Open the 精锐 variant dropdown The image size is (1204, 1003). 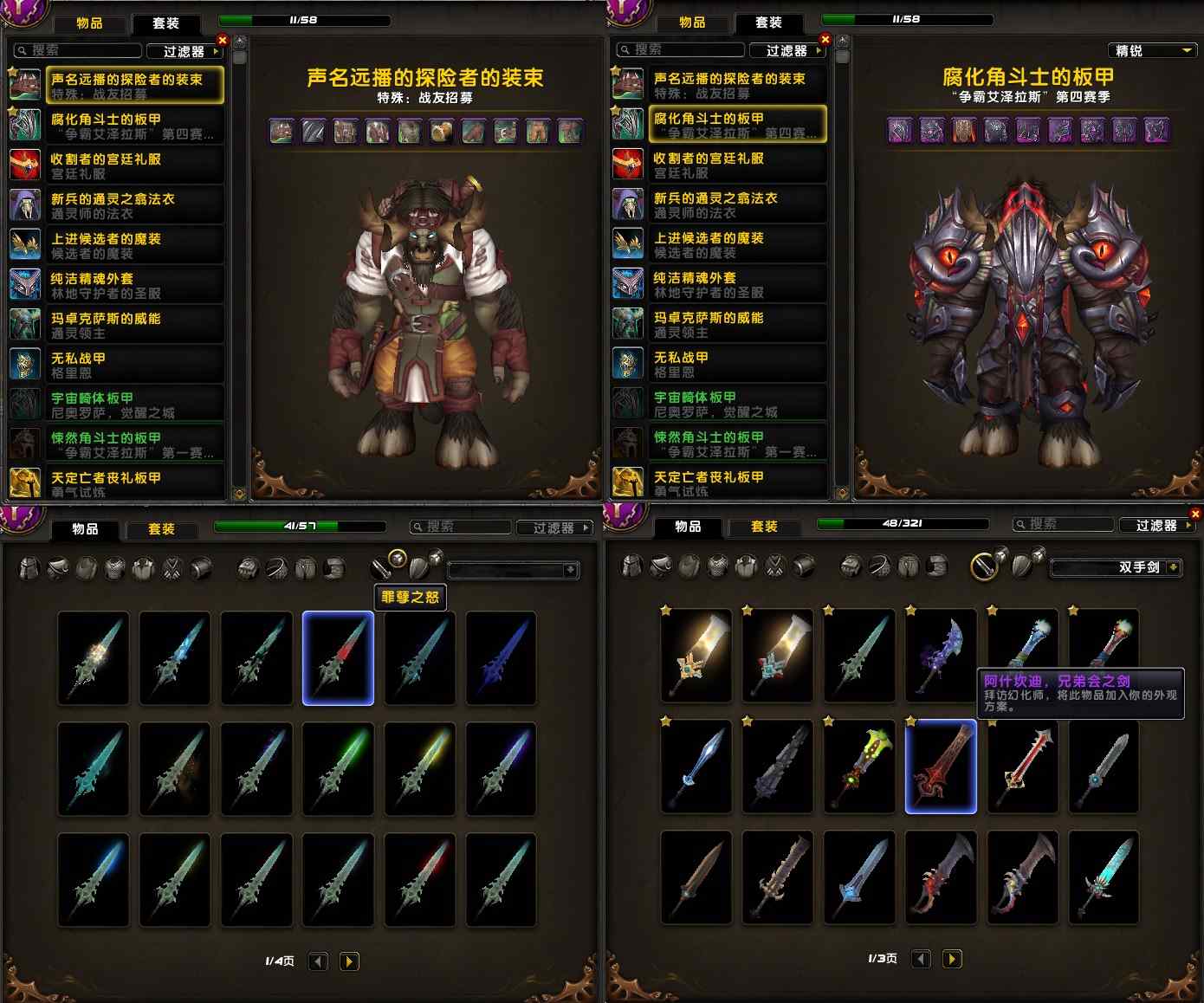click(1152, 50)
